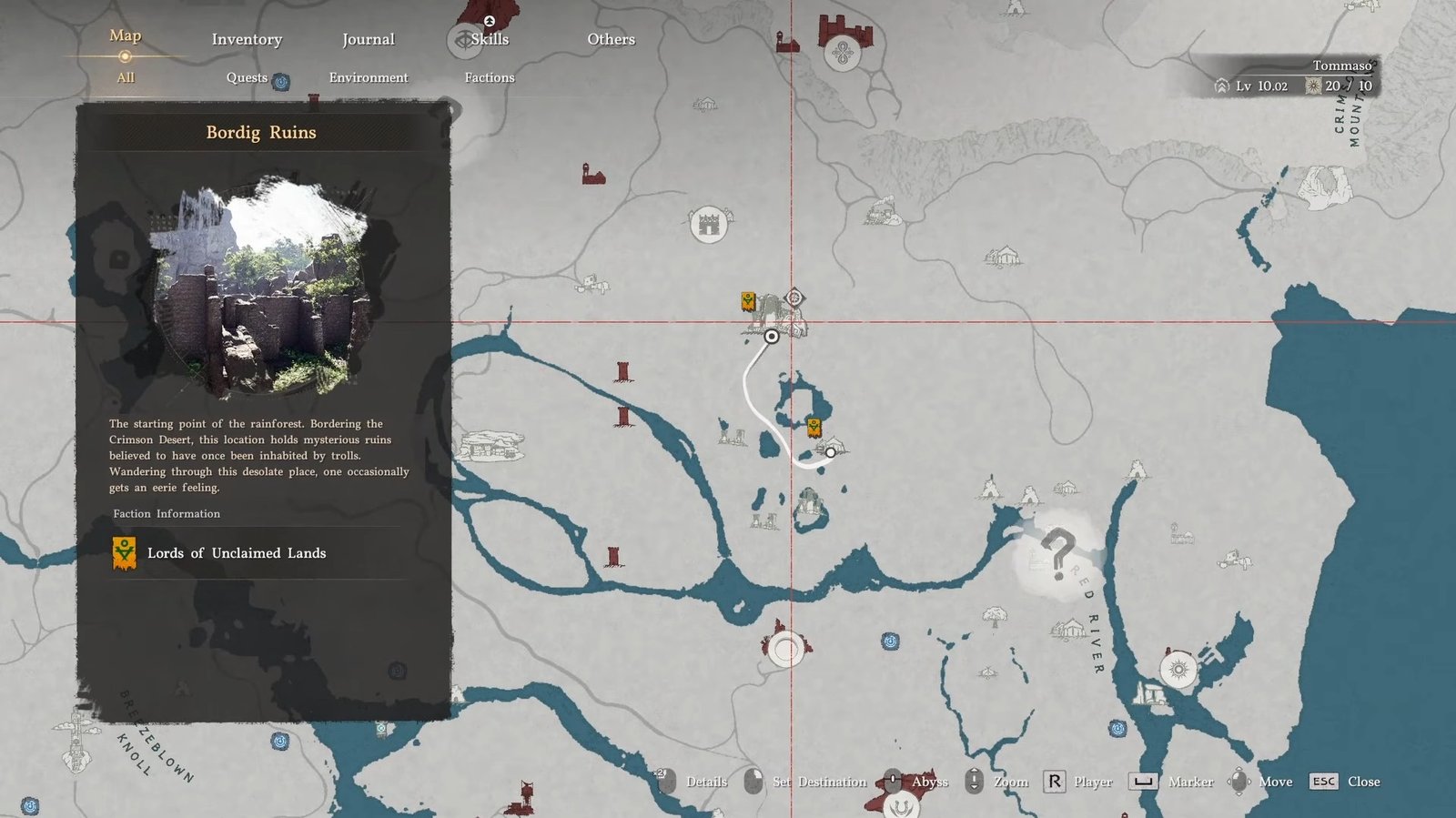Go to the Skills tab
Screen dimensions: 1456x818
(490, 39)
